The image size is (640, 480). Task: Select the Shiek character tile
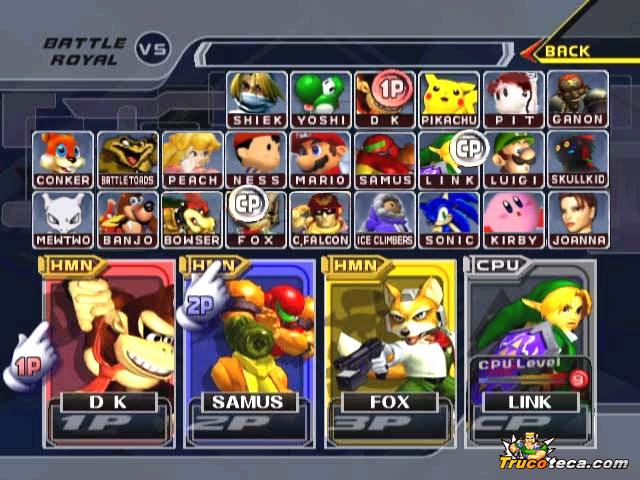click(256, 97)
